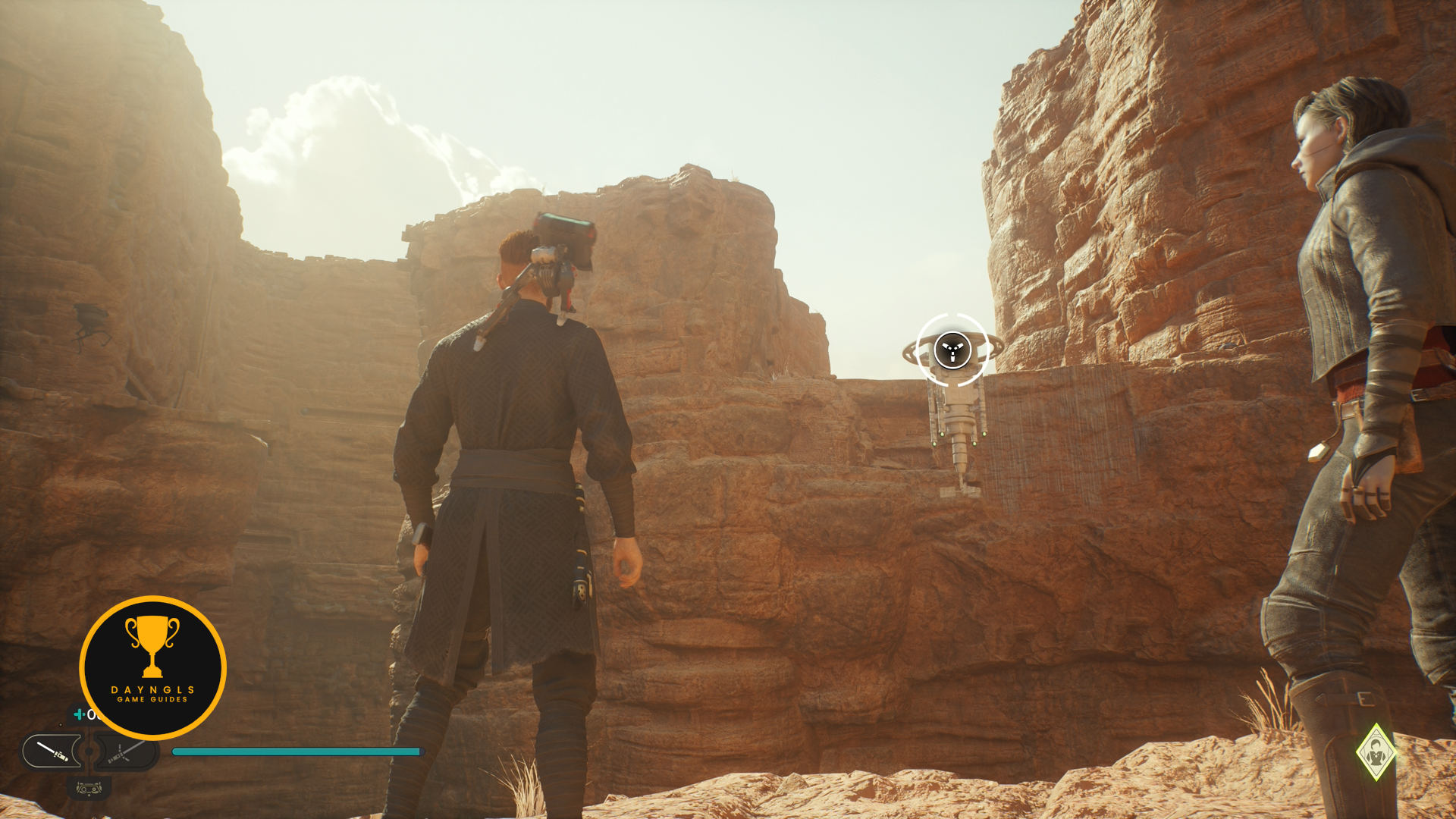Click the circular target marker on the drone
This screenshot has width=1456, height=819.
click(952, 350)
